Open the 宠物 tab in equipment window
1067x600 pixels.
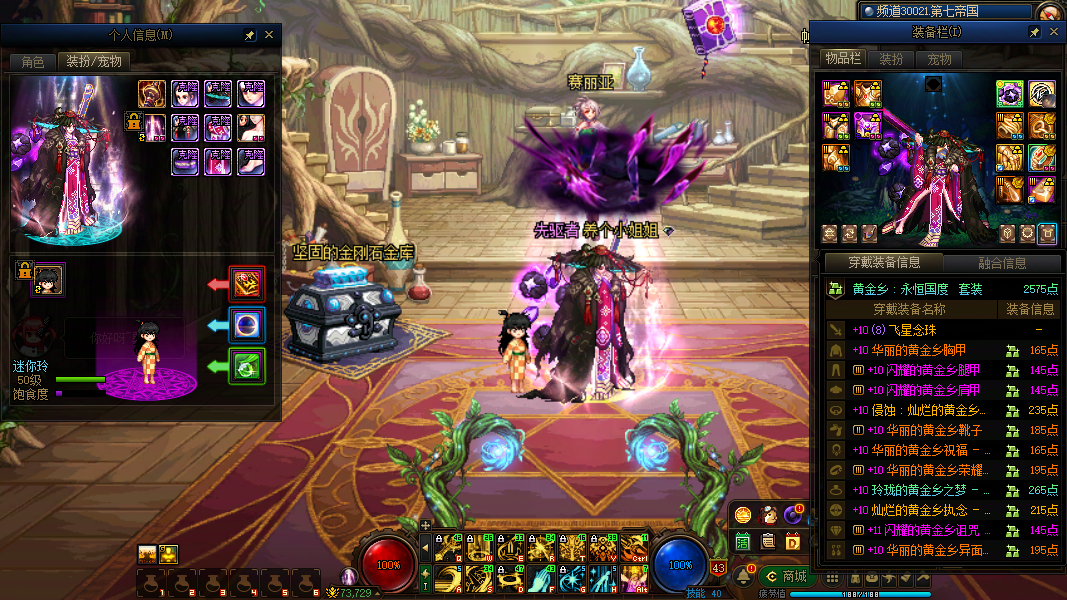click(940, 59)
